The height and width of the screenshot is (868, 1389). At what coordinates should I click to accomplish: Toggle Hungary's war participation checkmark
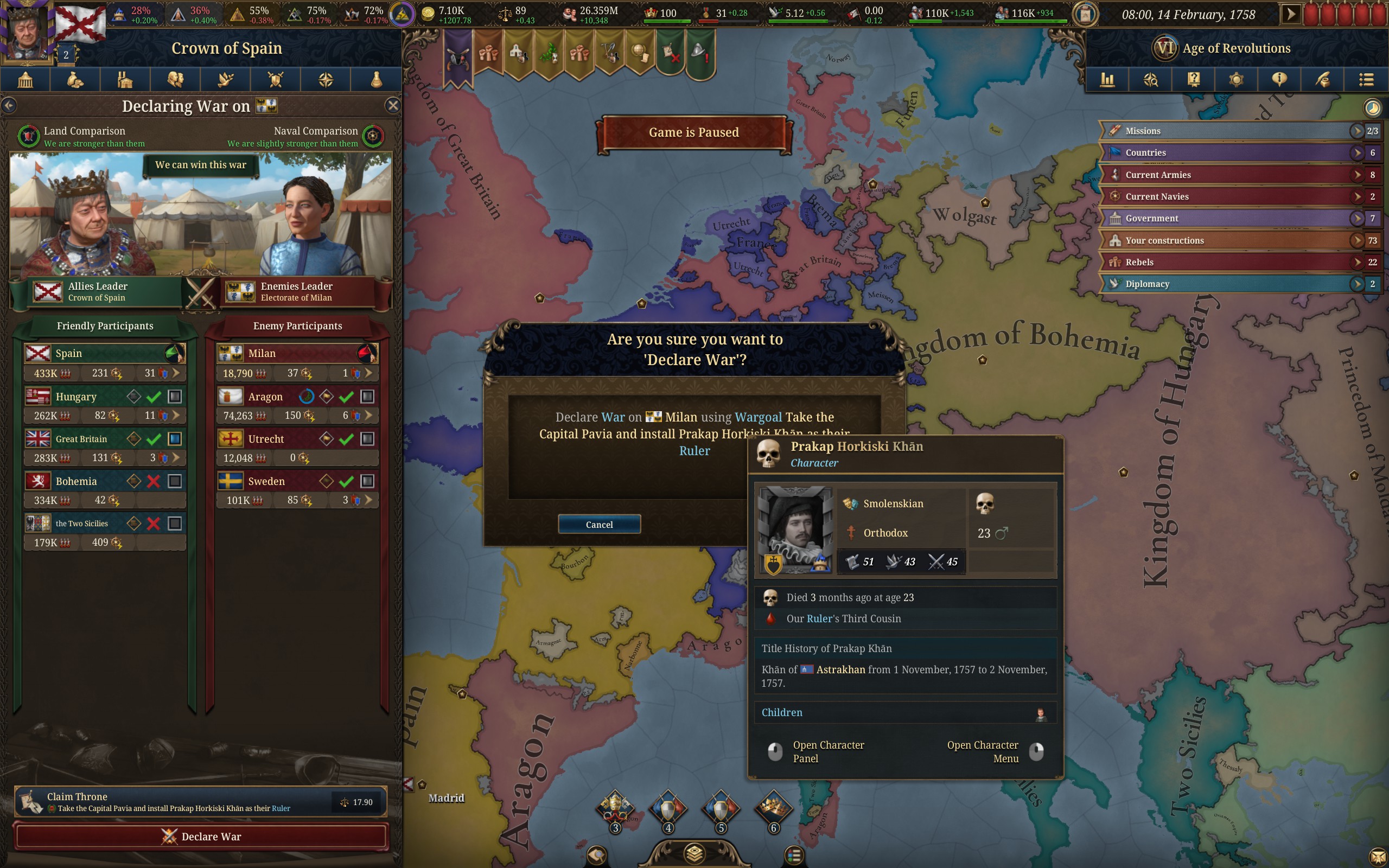pos(153,396)
